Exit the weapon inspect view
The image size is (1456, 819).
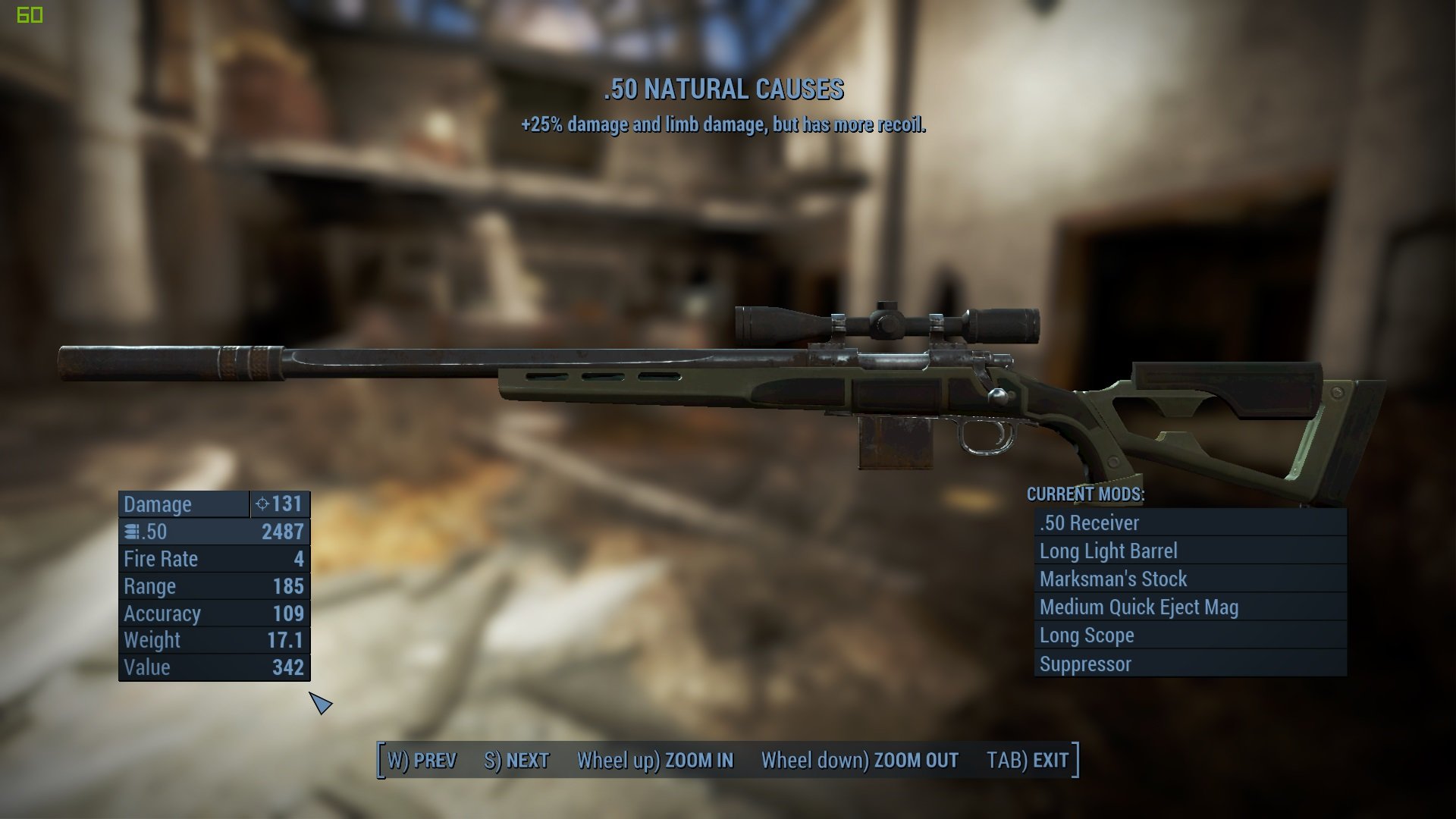pyautogui.click(x=1028, y=760)
